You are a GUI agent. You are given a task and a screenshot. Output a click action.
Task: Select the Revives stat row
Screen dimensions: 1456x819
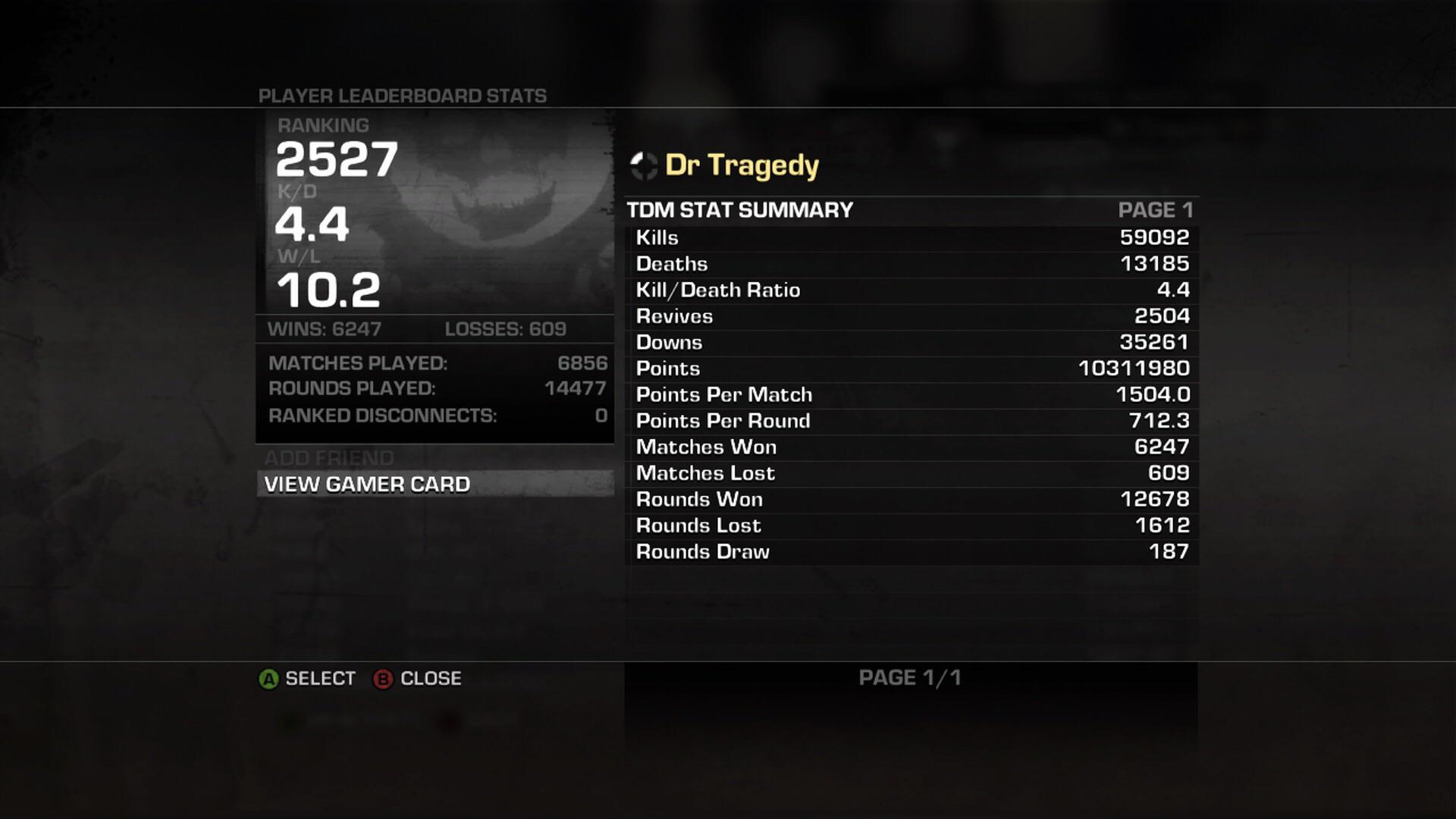pyautogui.click(x=910, y=316)
